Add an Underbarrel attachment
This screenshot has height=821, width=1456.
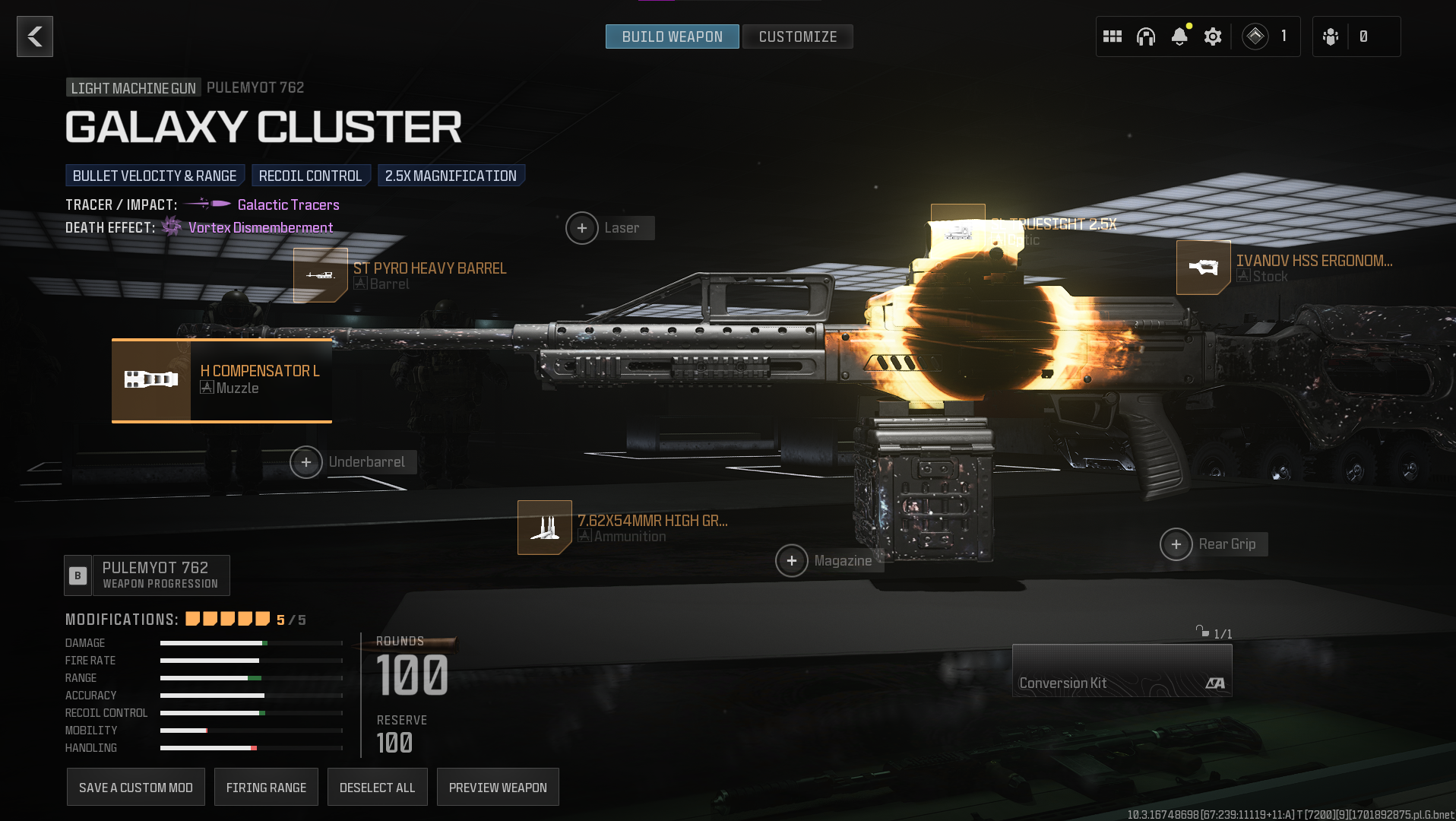pos(306,462)
